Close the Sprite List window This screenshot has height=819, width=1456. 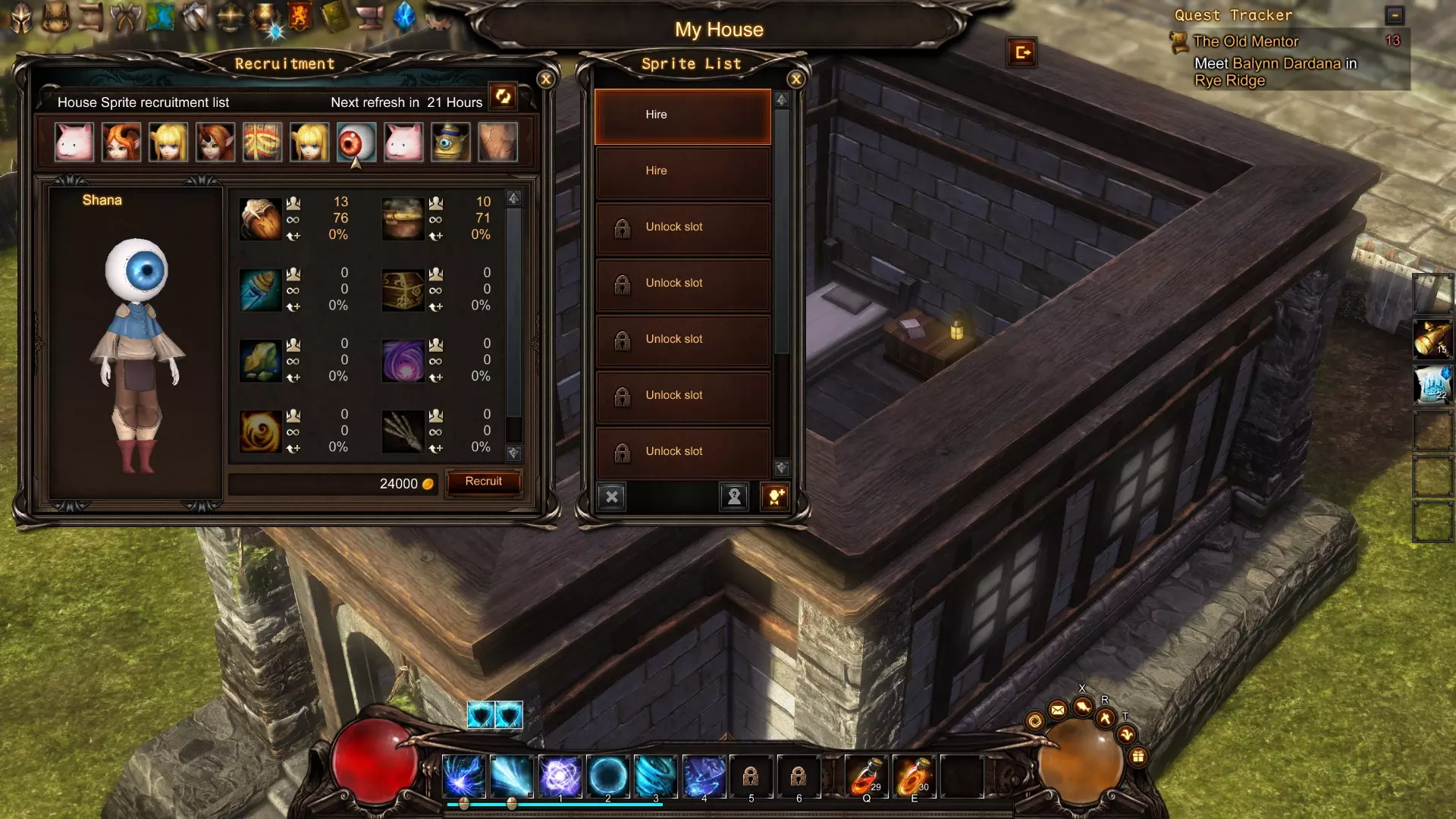(795, 80)
